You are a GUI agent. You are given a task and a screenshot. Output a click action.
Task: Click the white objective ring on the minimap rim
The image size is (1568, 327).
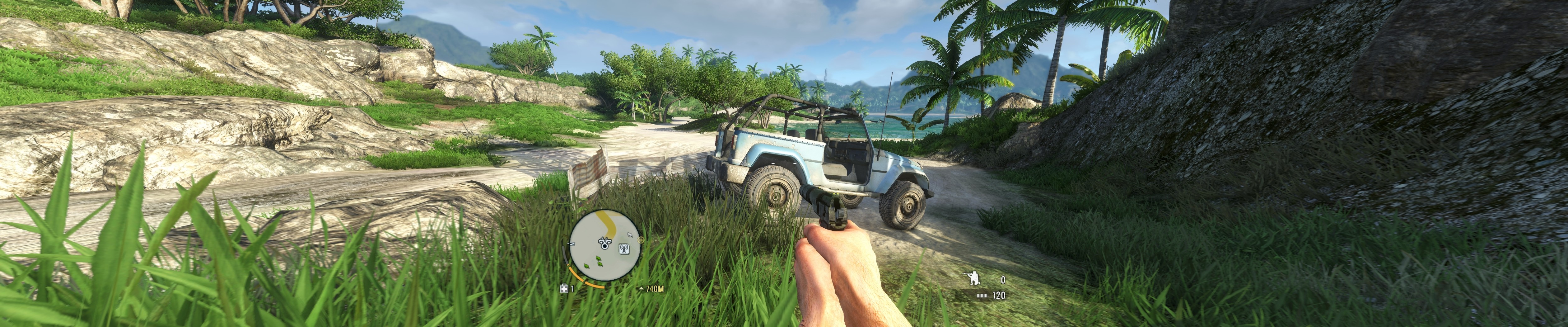(x=640, y=240)
